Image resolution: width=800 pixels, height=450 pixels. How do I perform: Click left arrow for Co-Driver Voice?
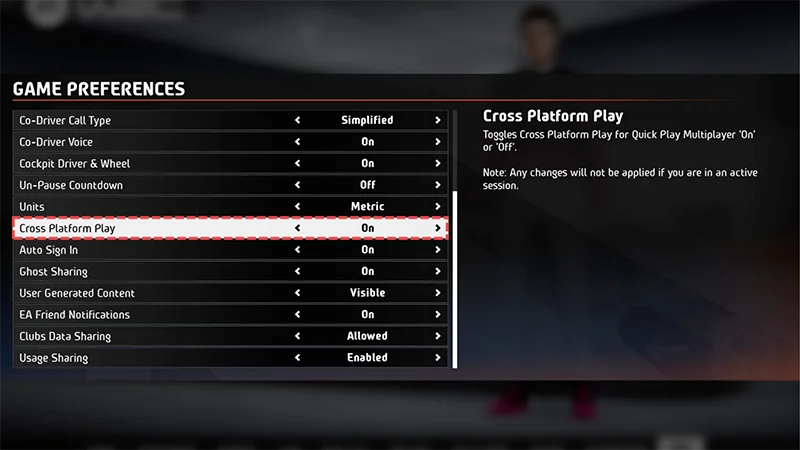[297, 142]
